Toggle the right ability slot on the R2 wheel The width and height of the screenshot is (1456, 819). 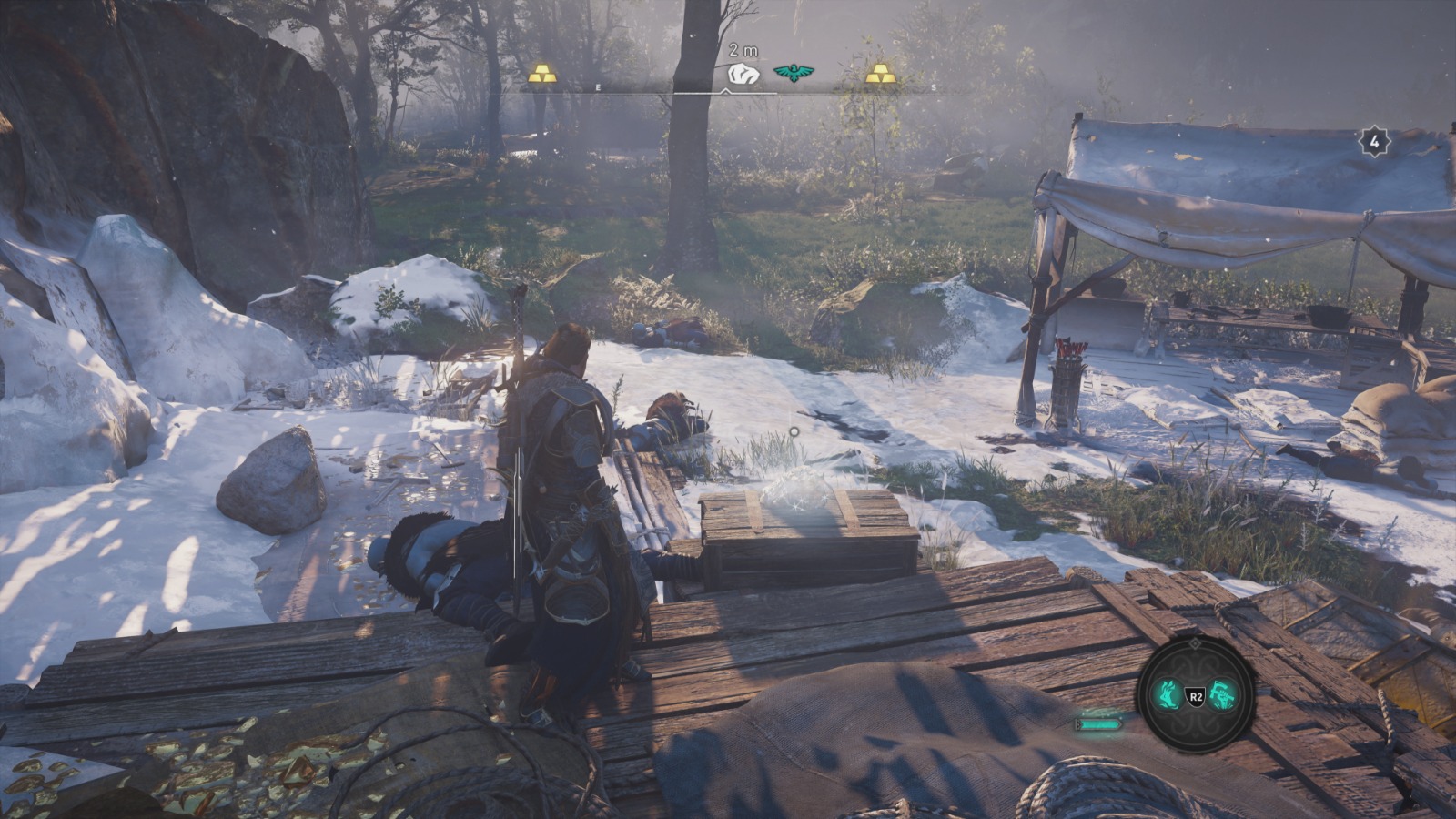1221,693
